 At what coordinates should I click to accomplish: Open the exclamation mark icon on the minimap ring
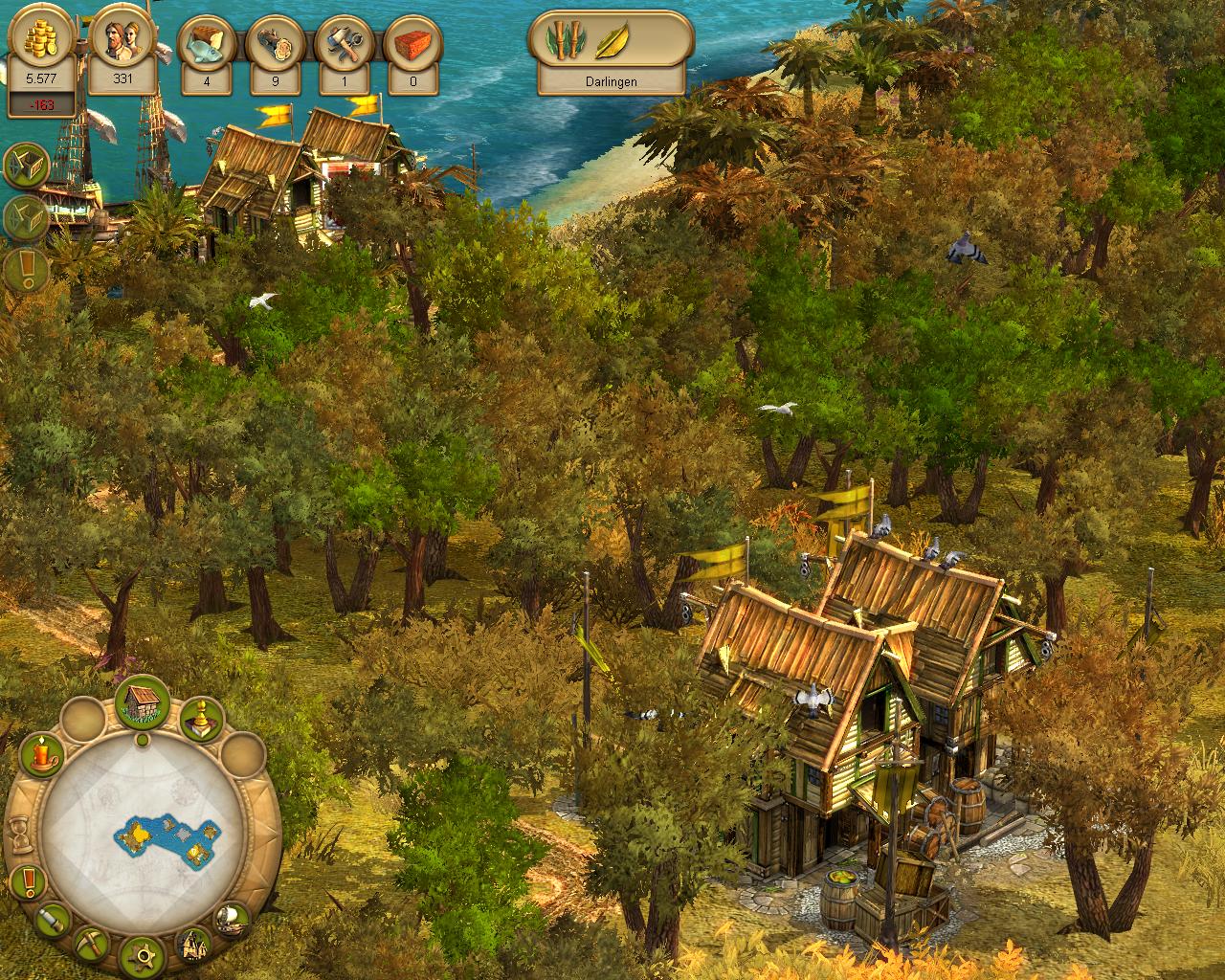27,880
